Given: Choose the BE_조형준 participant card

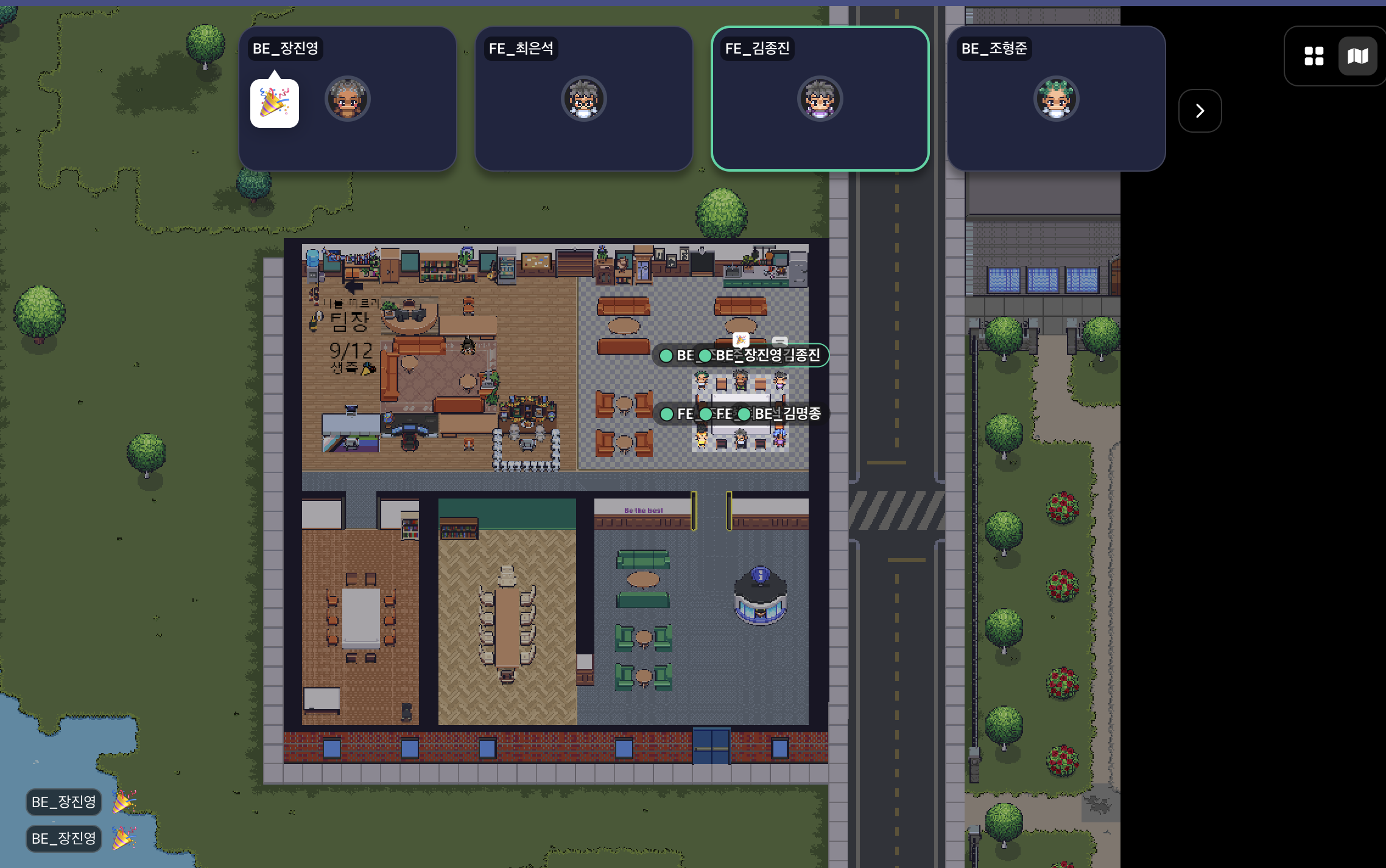Looking at the screenshot, I should 1056,99.
